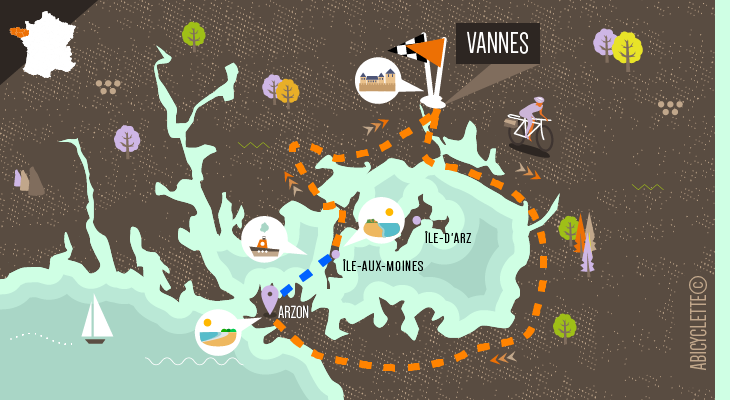
Task: Select the Île-d'Arz map label
Action: pos(447,238)
